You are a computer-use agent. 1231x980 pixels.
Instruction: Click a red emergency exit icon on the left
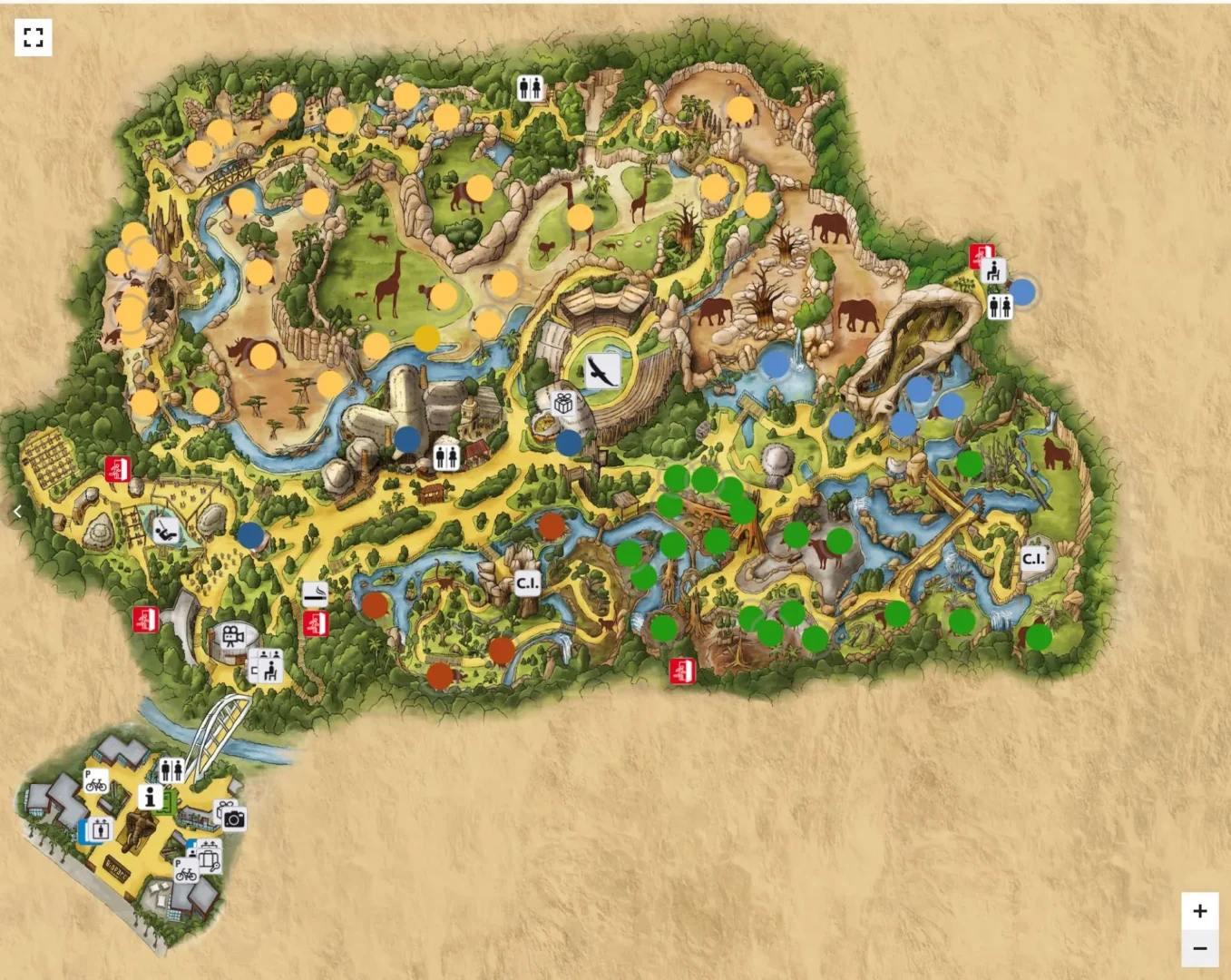(117, 469)
